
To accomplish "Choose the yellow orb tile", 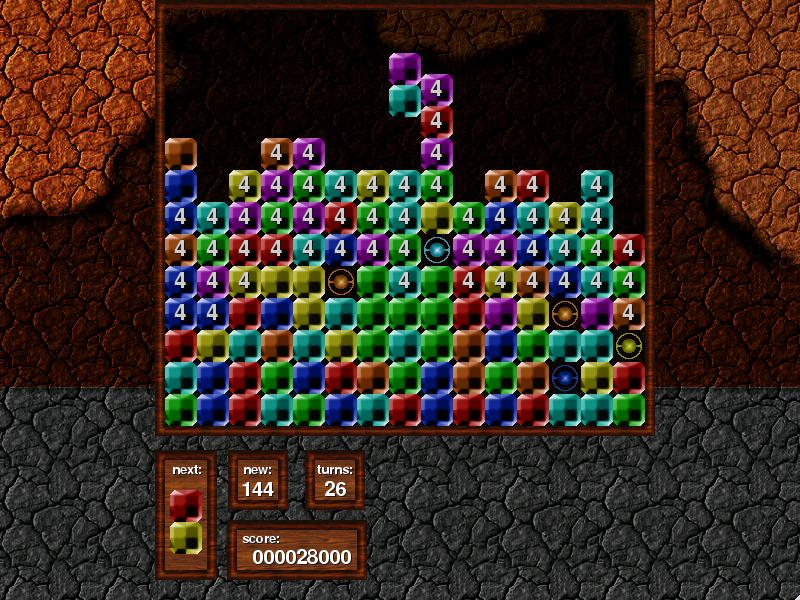I will coord(629,346).
